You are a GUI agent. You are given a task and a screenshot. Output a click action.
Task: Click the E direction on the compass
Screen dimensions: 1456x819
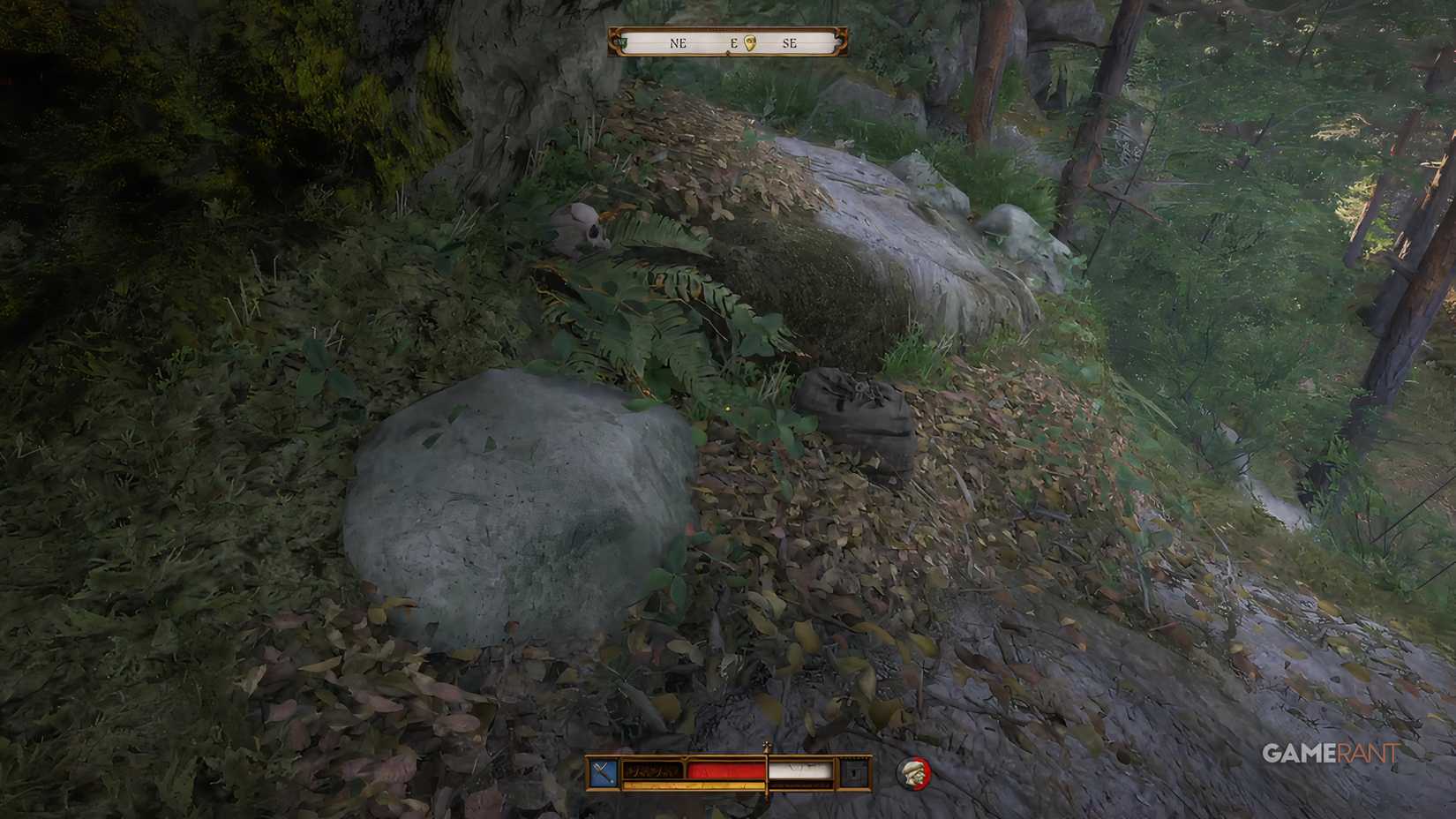pos(734,41)
